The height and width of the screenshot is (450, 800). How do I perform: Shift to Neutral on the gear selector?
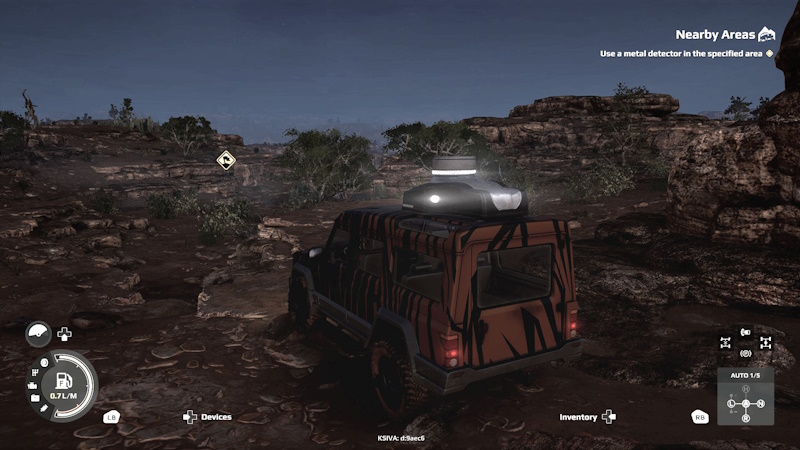pyautogui.click(x=760, y=404)
